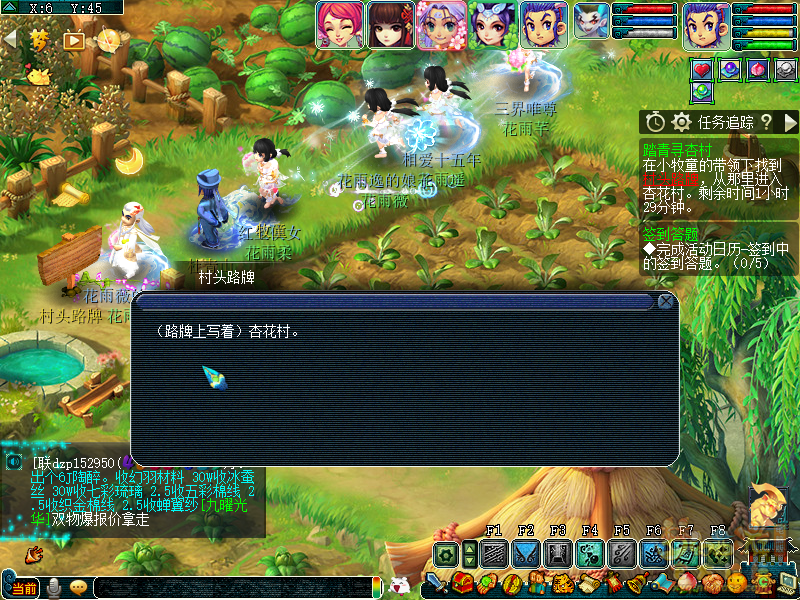Image resolution: width=800 pixels, height=600 pixels.
Task: Open the question mark help for task tracking
Action: [x=765, y=122]
